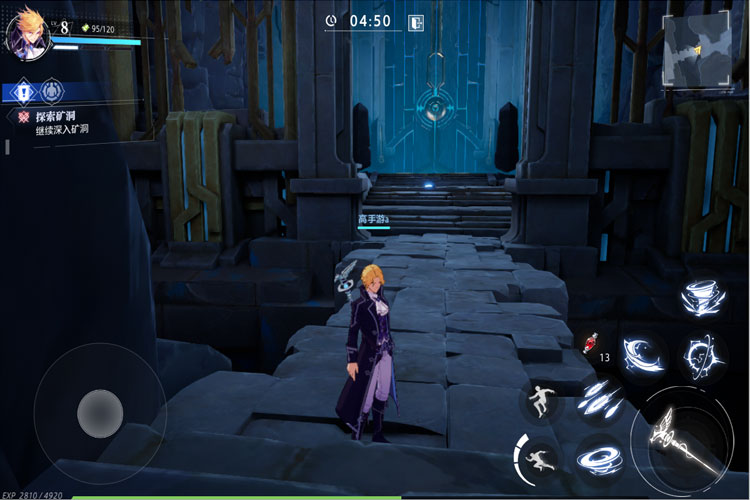Cast the flying blades skill
This screenshot has height=500, width=750.
[598, 401]
